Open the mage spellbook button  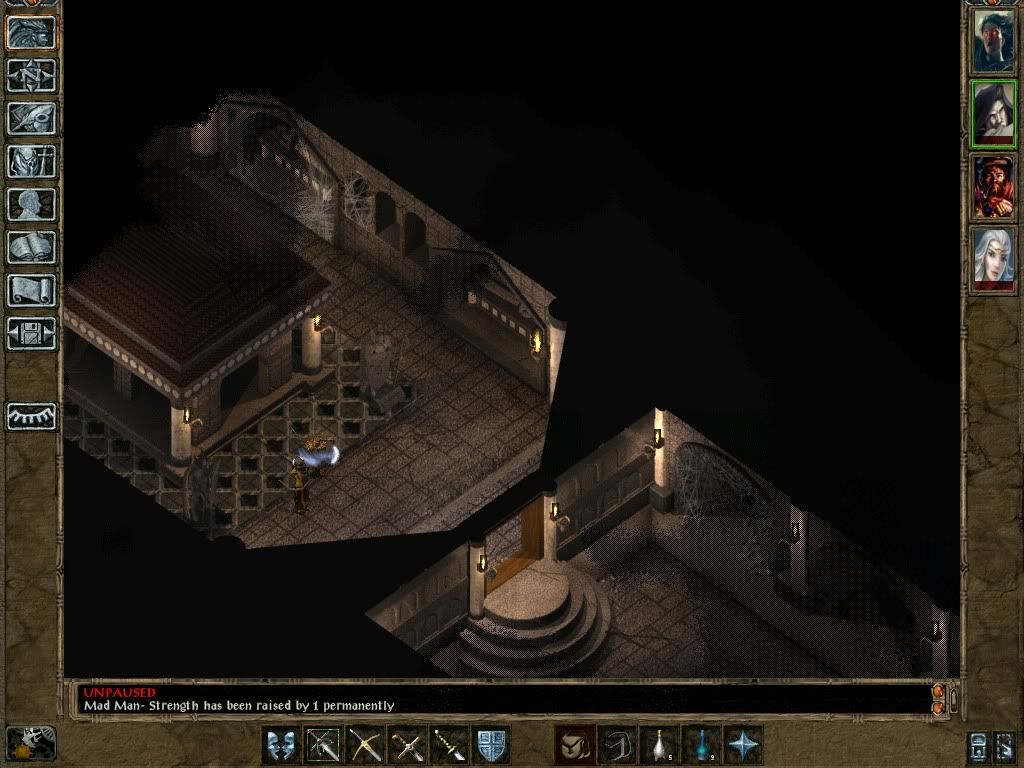[x=32, y=248]
